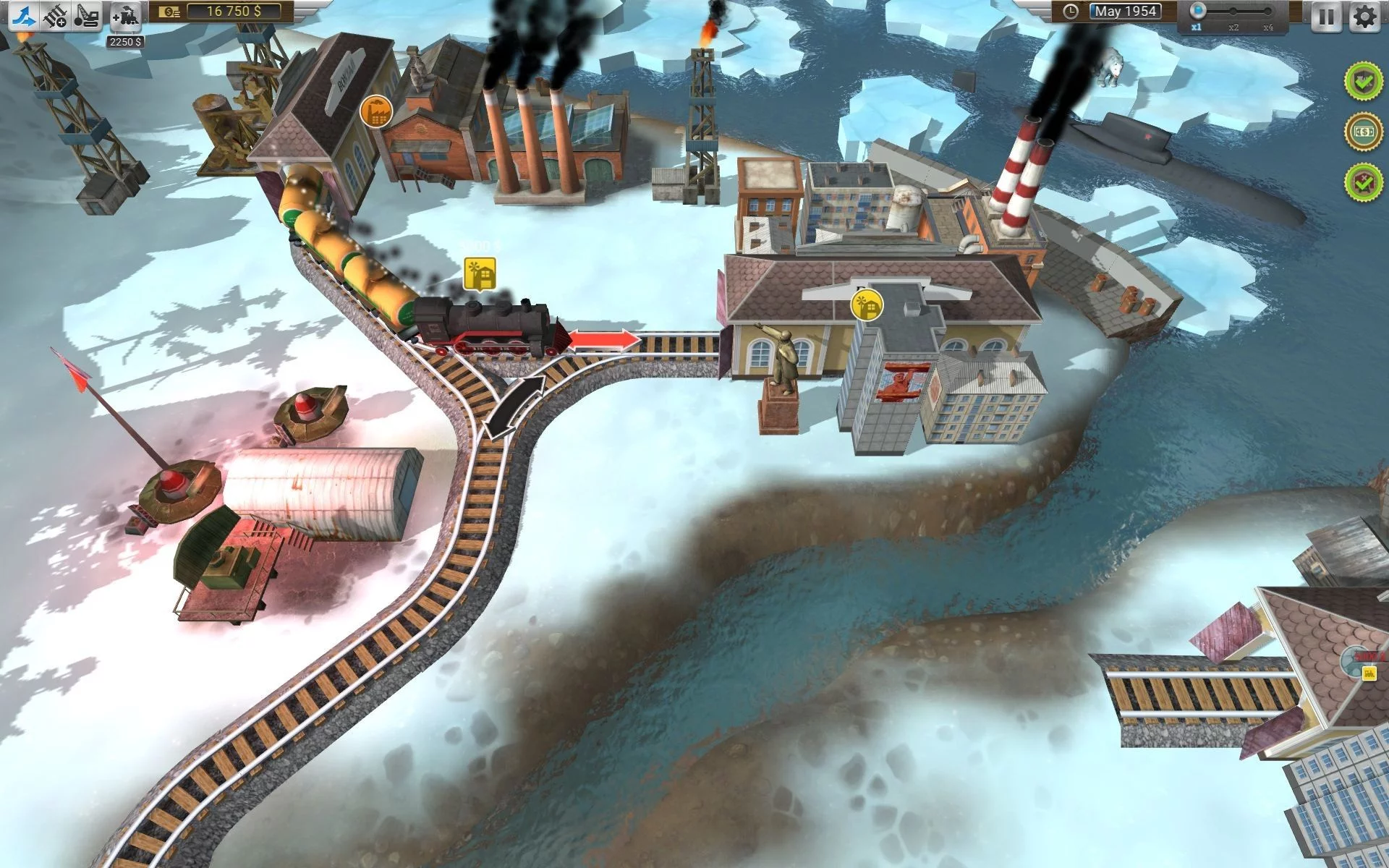Choose the add railway track tool
Viewport: 1389px width, 868px height.
tap(55, 15)
